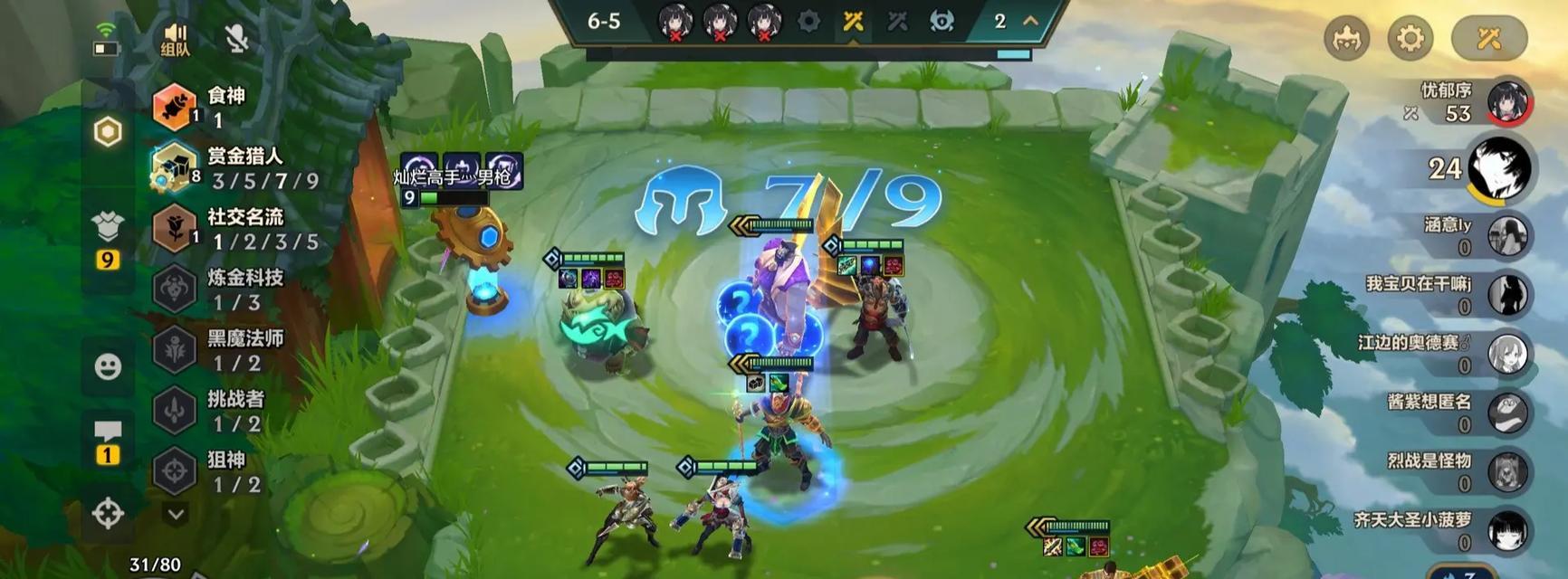
Task: Tap the gold crossed-swords button
Action: point(1488,38)
